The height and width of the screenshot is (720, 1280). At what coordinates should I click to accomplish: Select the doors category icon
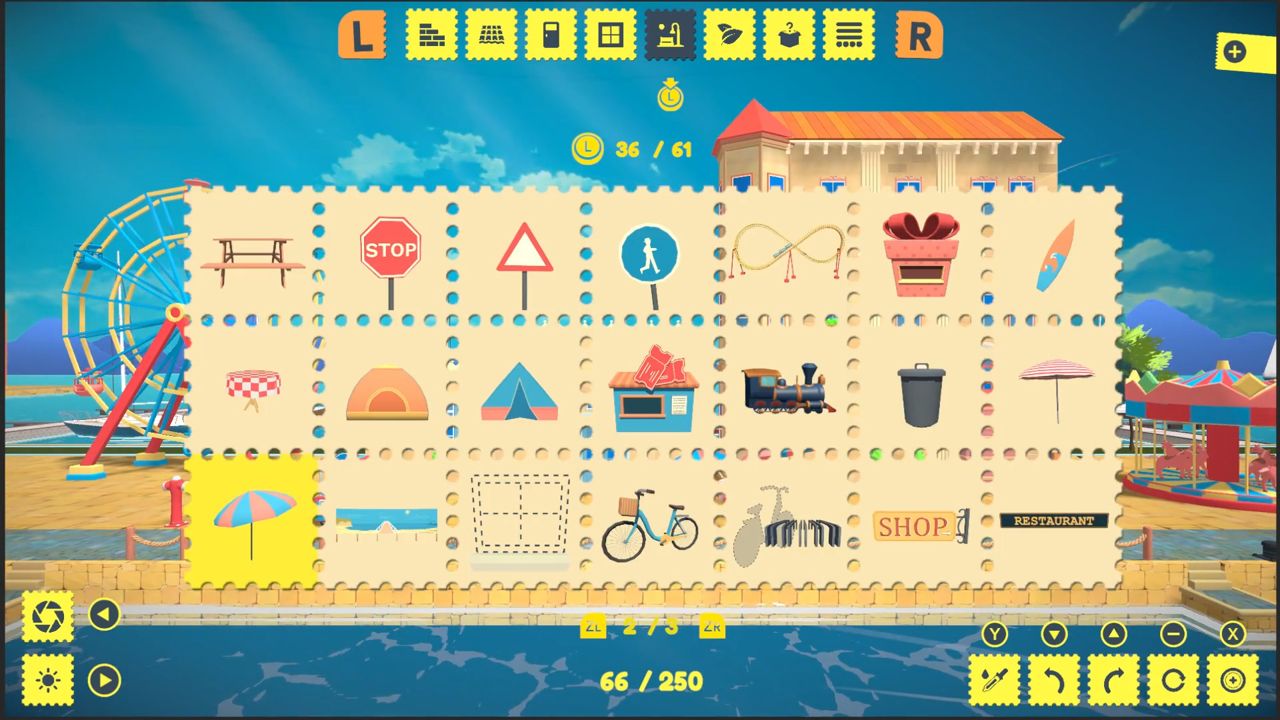551,34
